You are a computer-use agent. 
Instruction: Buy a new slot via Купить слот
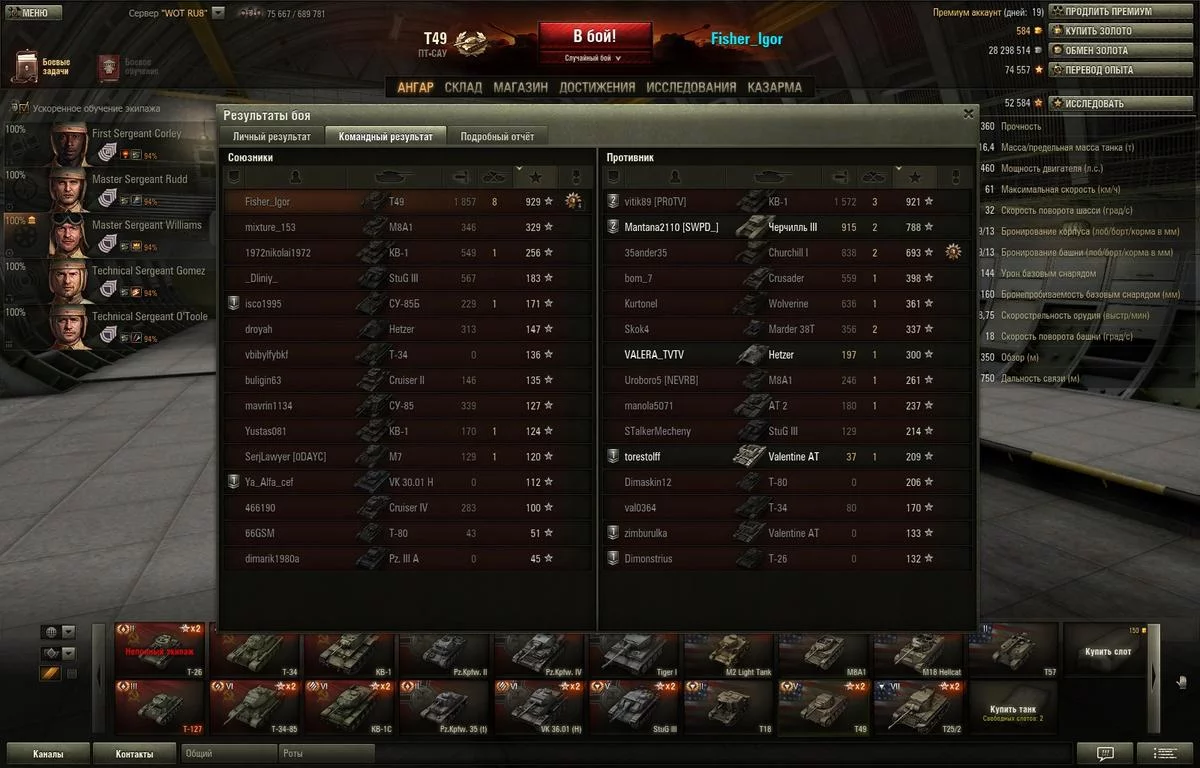pyautogui.click(x=1109, y=651)
